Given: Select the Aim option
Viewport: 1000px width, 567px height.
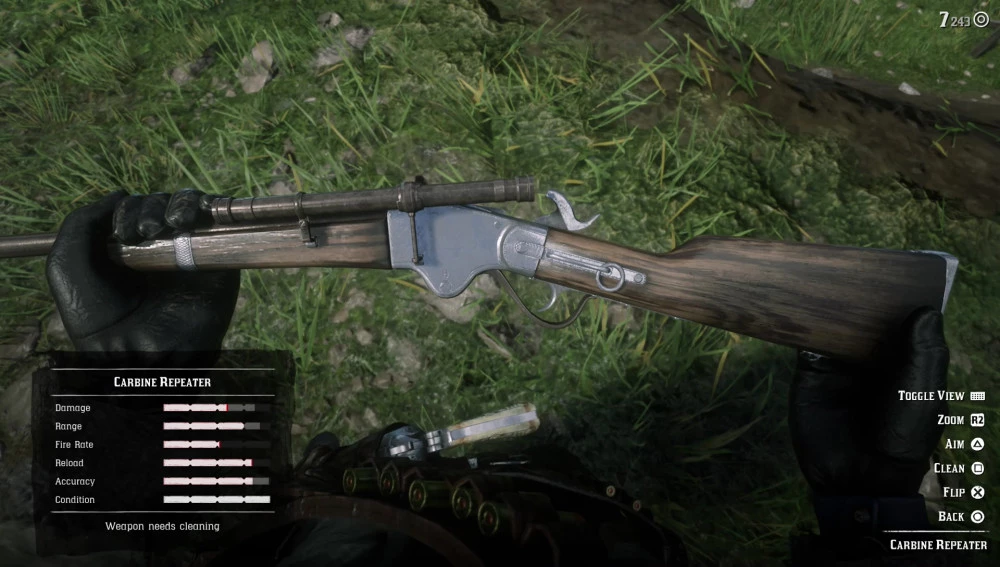Looking at the screenshot, I should [x=964, y=444].
